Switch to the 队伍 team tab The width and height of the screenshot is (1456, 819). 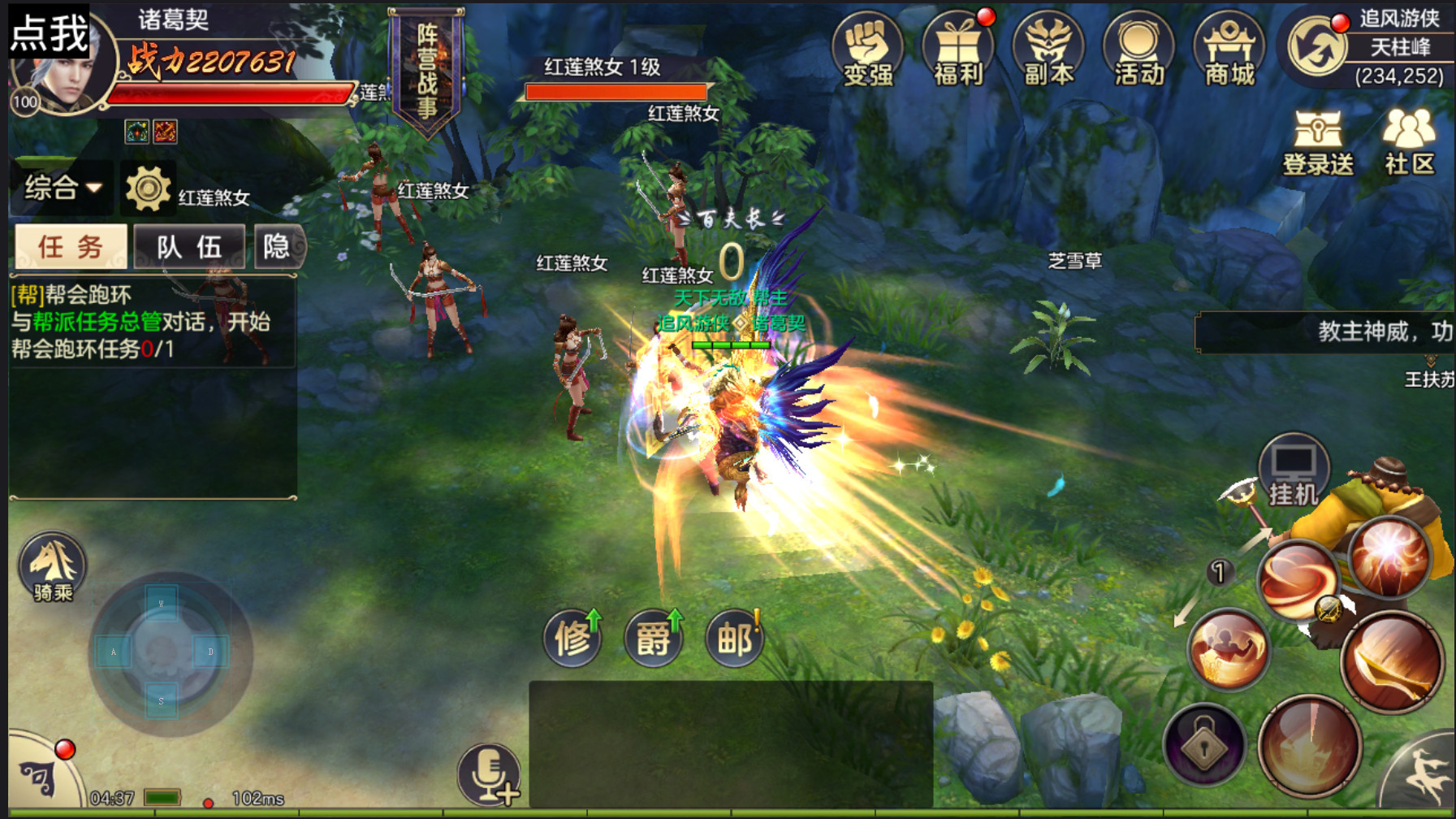[189, 246]
